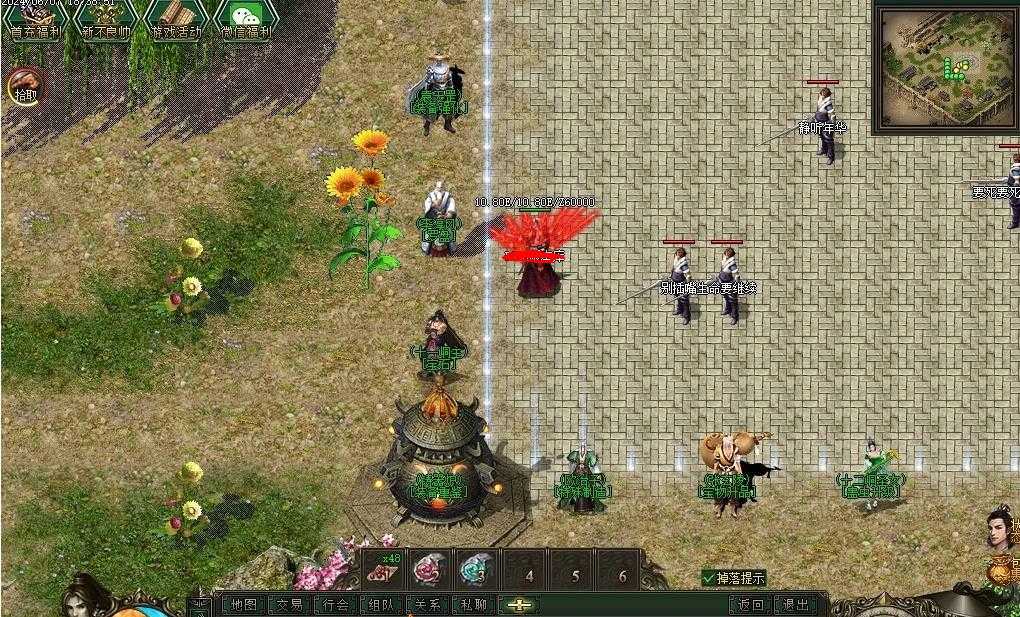
Task: Open the 游戏活动 game events icon
Action: point(176,18)
